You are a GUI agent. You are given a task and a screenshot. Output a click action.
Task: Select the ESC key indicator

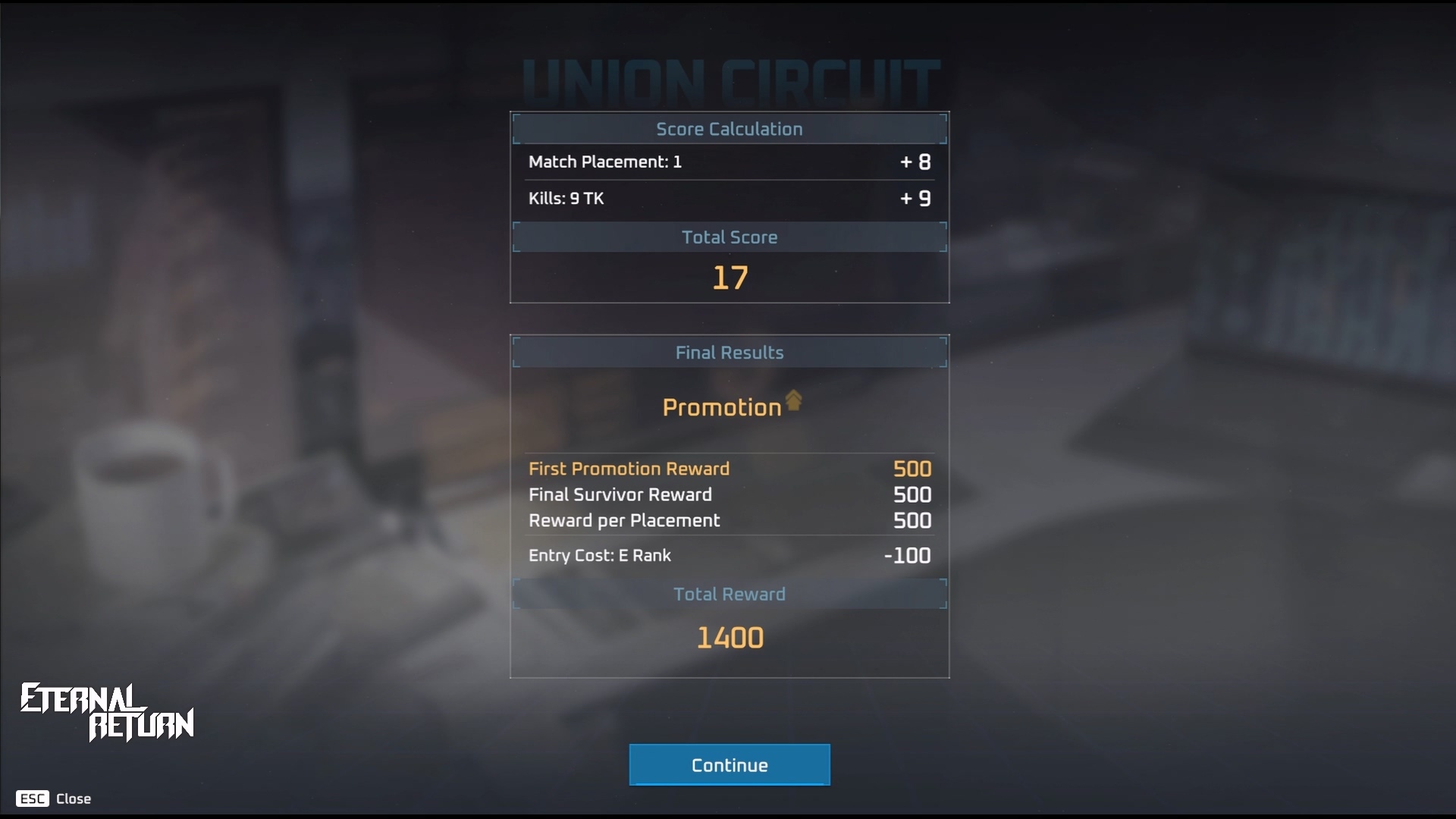click(33, 799)
